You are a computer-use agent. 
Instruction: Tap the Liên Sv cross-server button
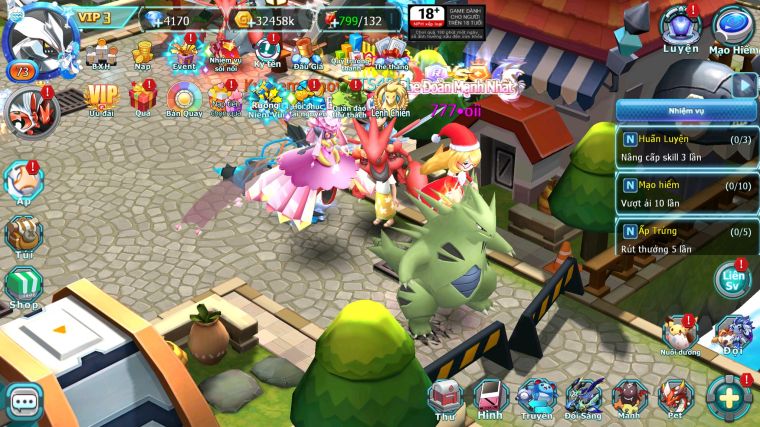734,280
